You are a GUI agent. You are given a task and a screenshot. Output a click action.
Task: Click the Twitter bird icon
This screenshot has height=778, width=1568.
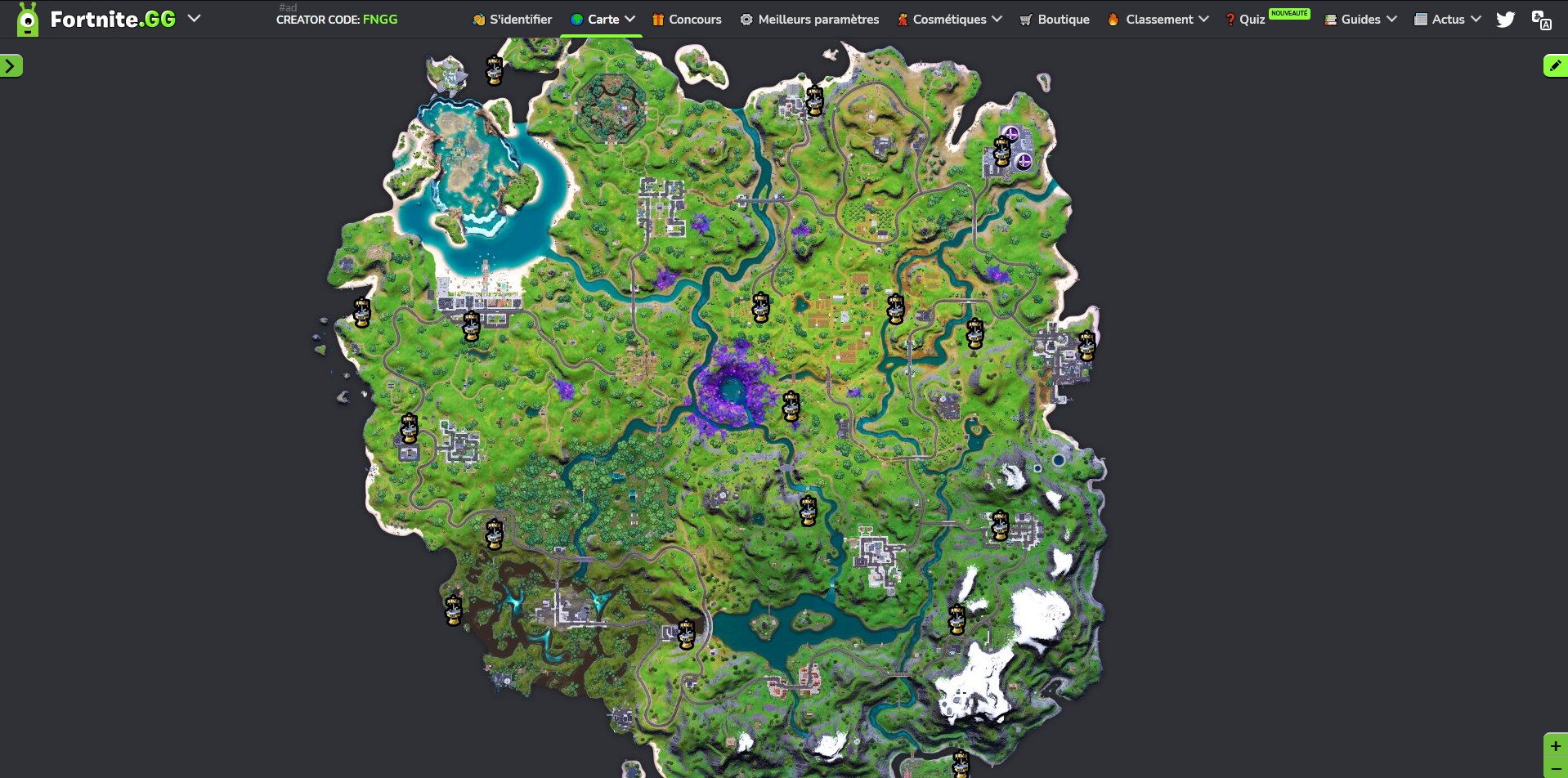pos(1505,19)
